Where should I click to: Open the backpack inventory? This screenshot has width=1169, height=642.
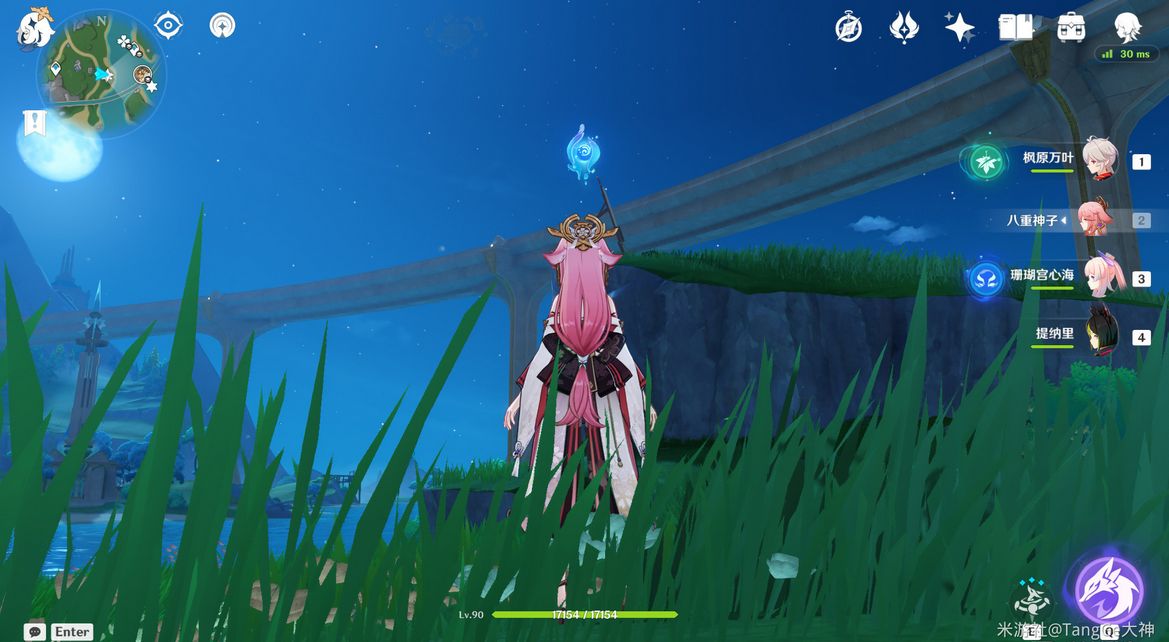(1071, 27)
